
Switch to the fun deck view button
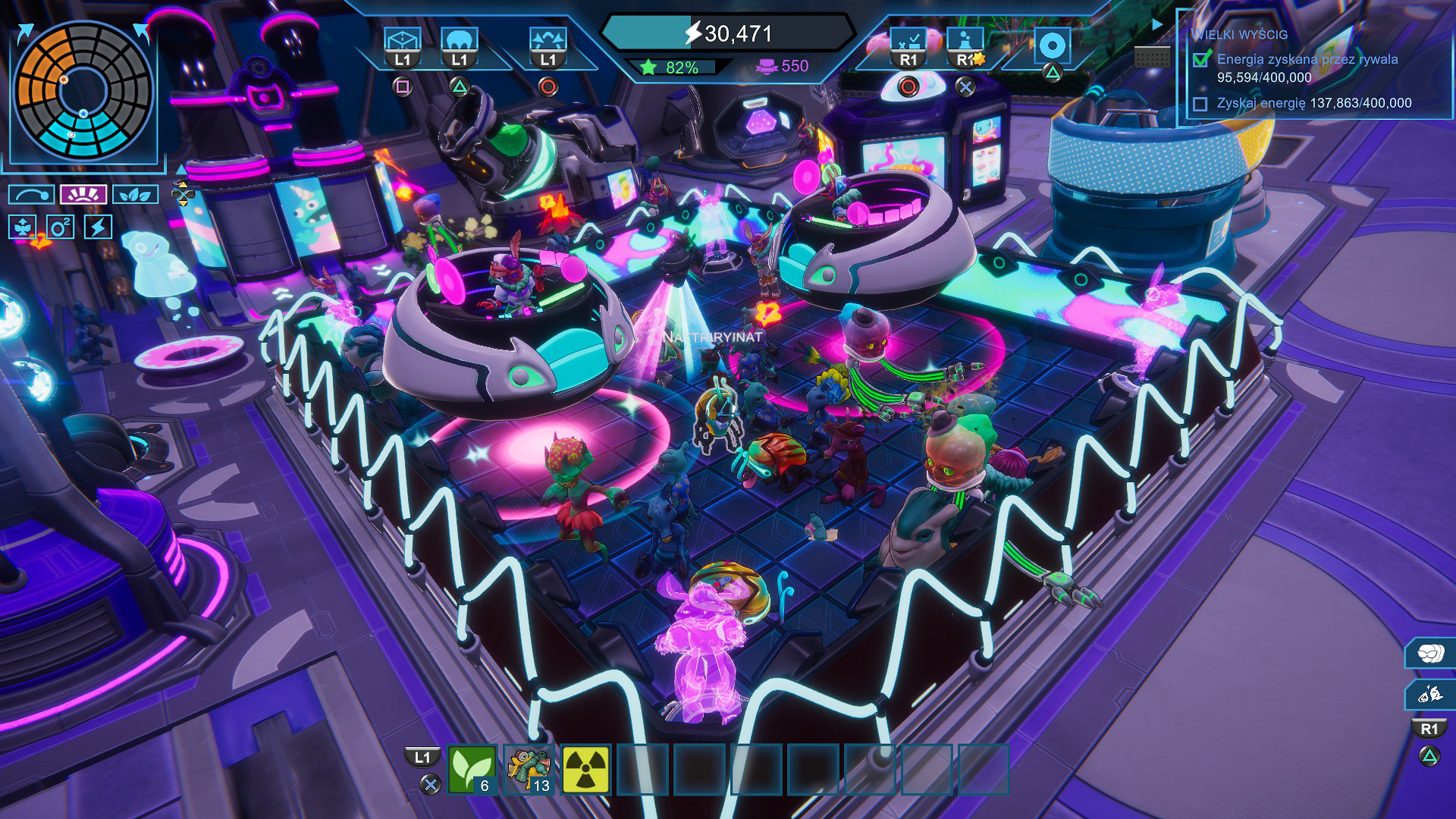(x=83, y=195)
